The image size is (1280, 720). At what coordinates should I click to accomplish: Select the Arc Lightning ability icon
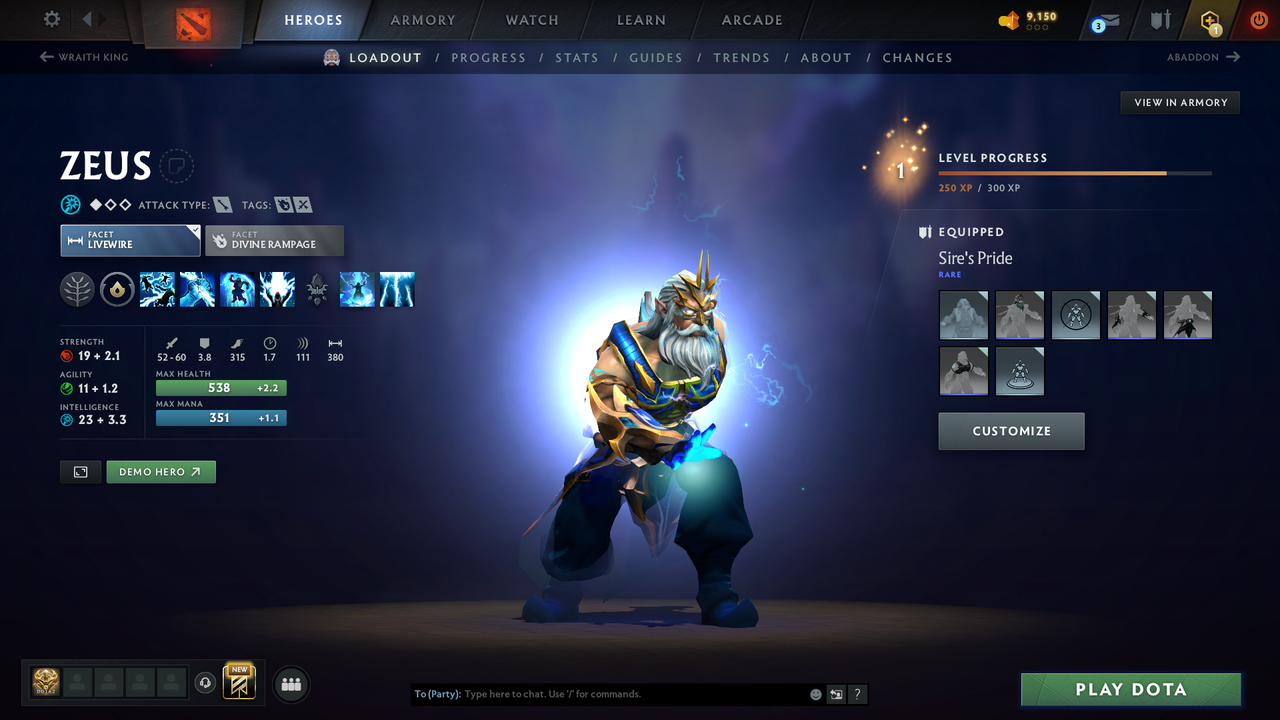point(157,289)
